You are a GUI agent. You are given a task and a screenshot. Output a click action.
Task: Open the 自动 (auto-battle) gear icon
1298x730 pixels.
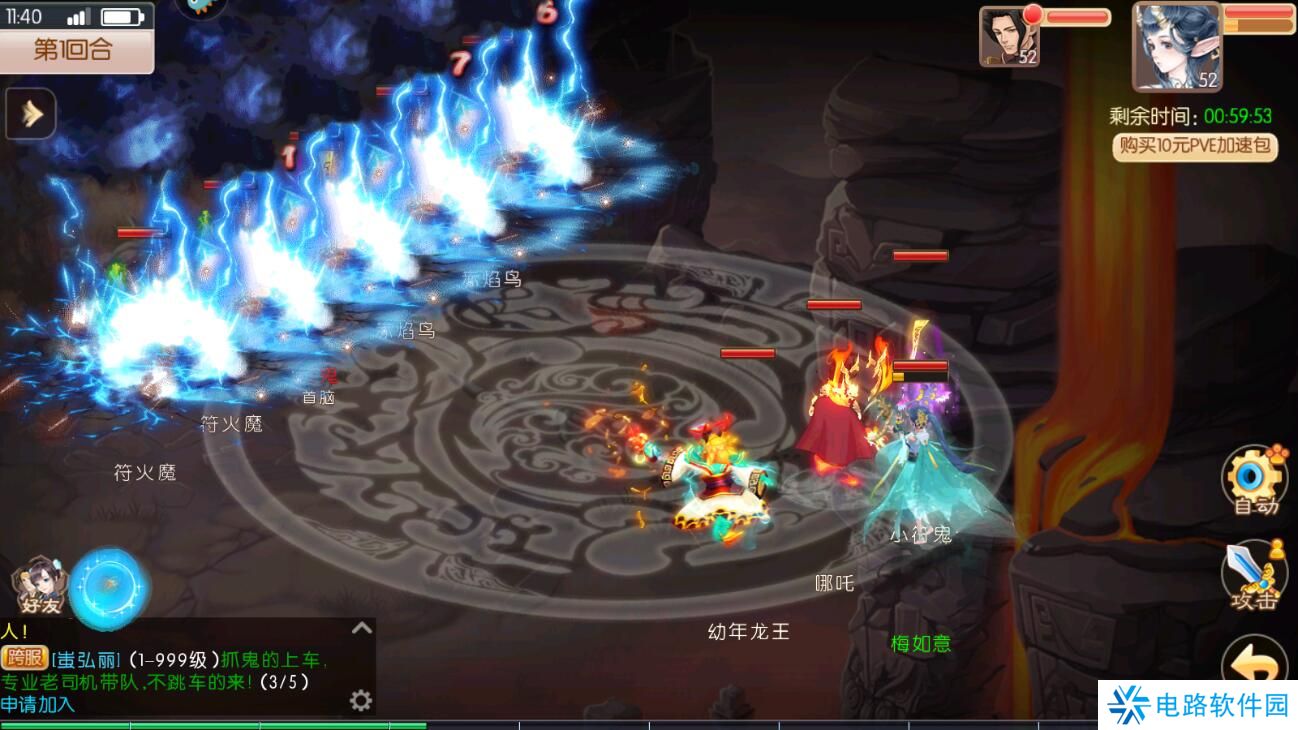(1255, 472)
